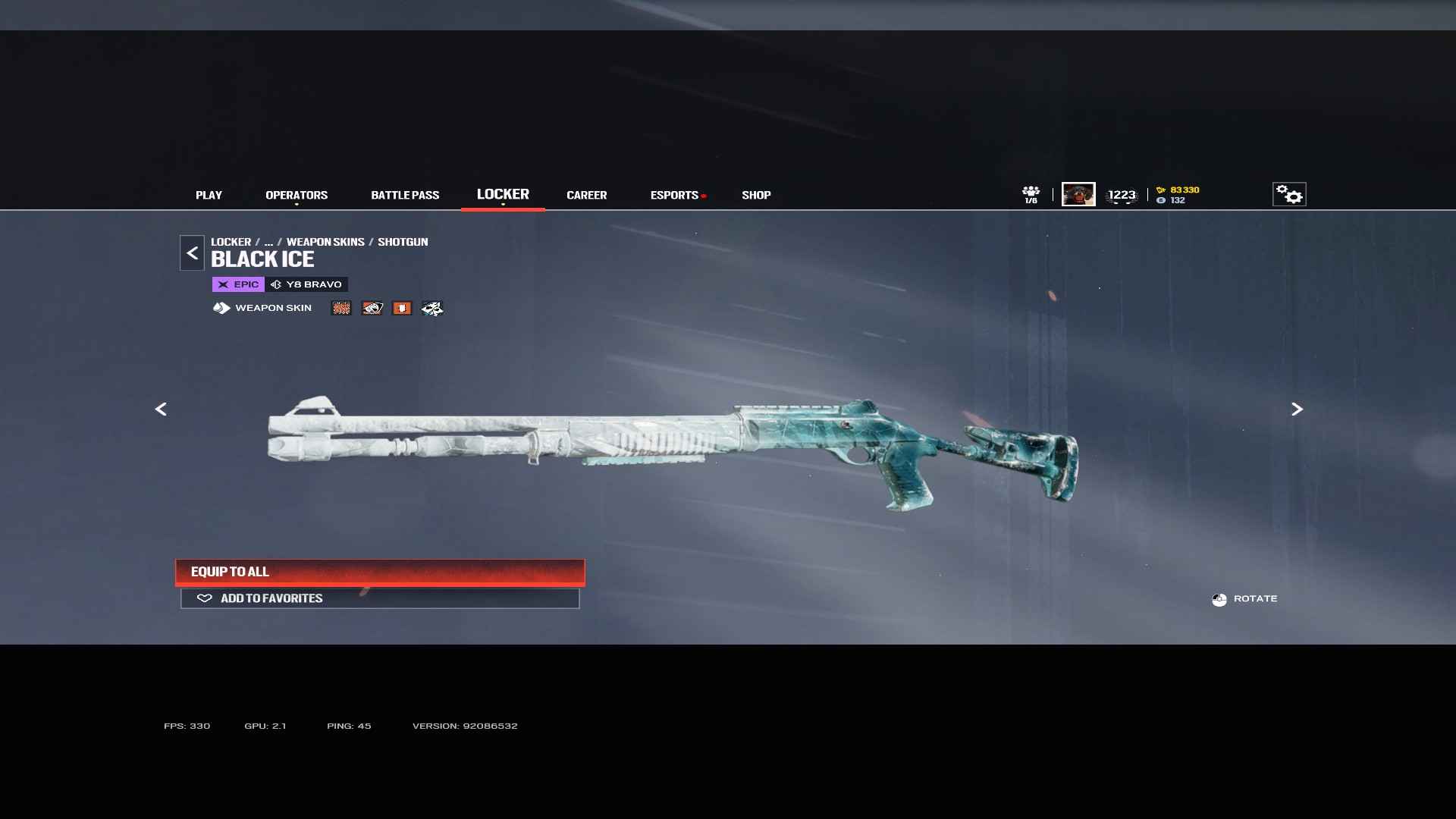Open the Shop tab
This screenshot has height=819, width=1456.
(x=756, y=195)
